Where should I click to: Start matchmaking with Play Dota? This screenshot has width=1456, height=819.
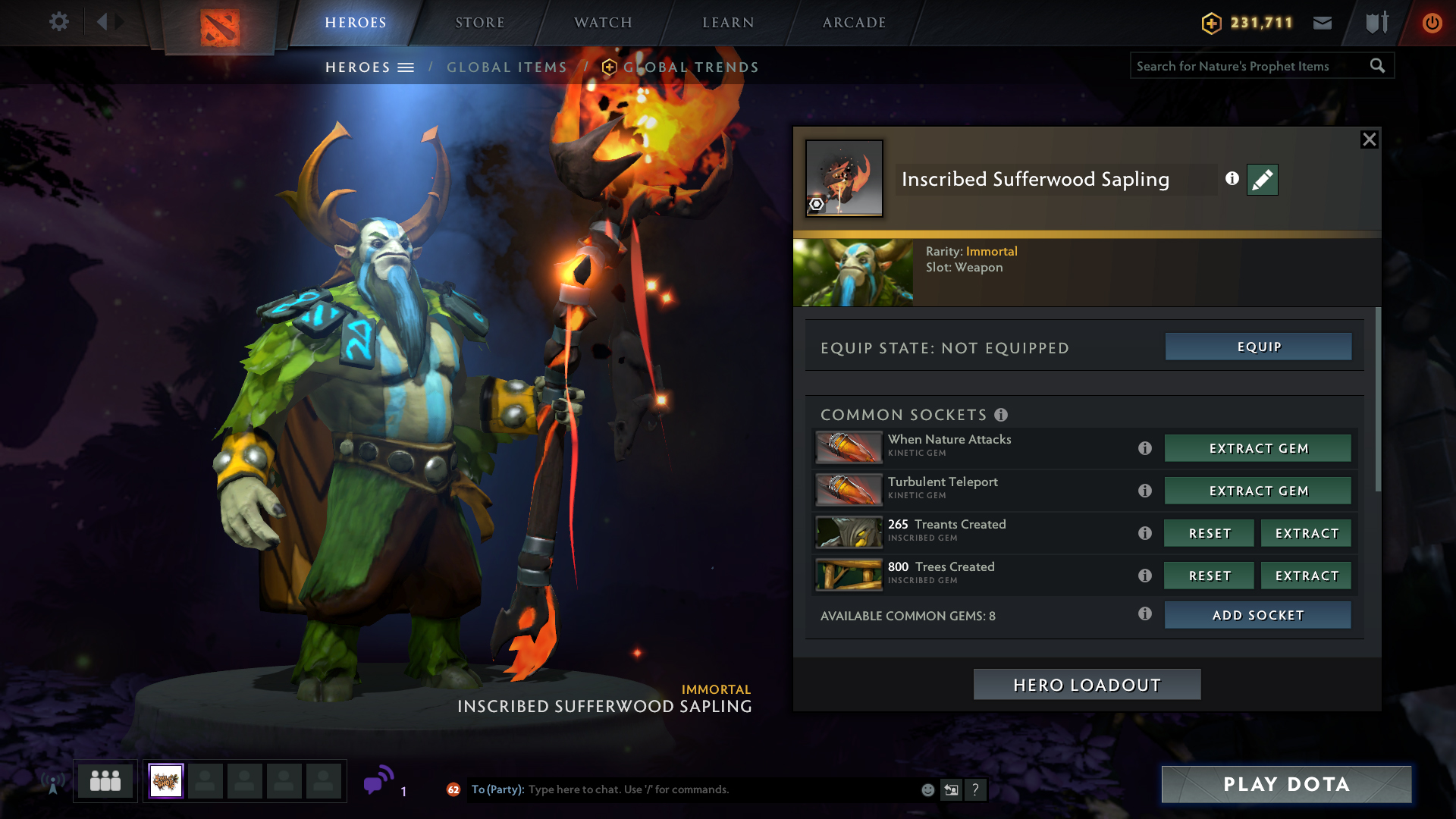[x=1286, y=784]
